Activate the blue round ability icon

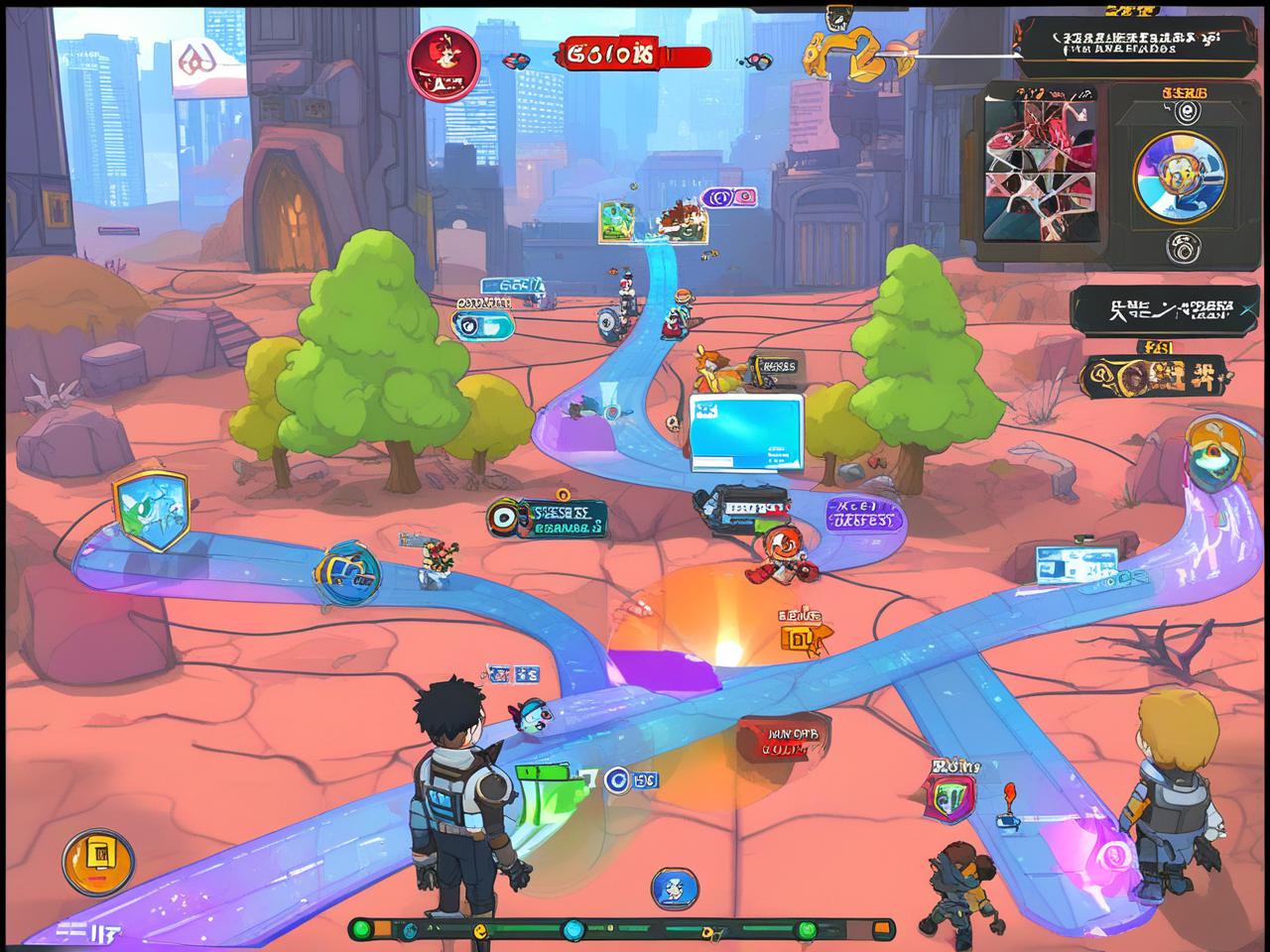click(x=675, y=889)
